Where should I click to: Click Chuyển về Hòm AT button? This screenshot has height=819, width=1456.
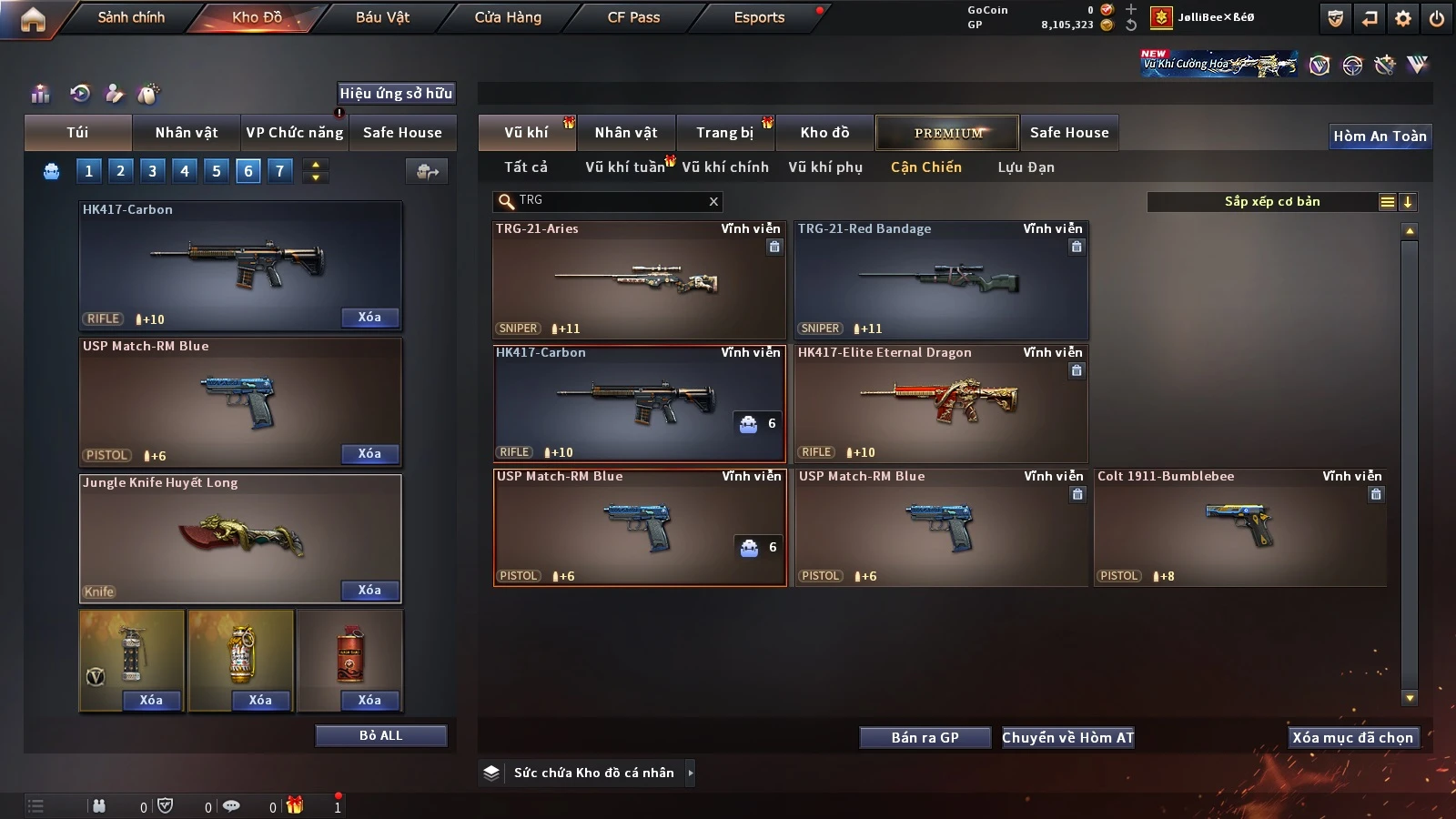pyautogui.click(x=1068, y=737)
